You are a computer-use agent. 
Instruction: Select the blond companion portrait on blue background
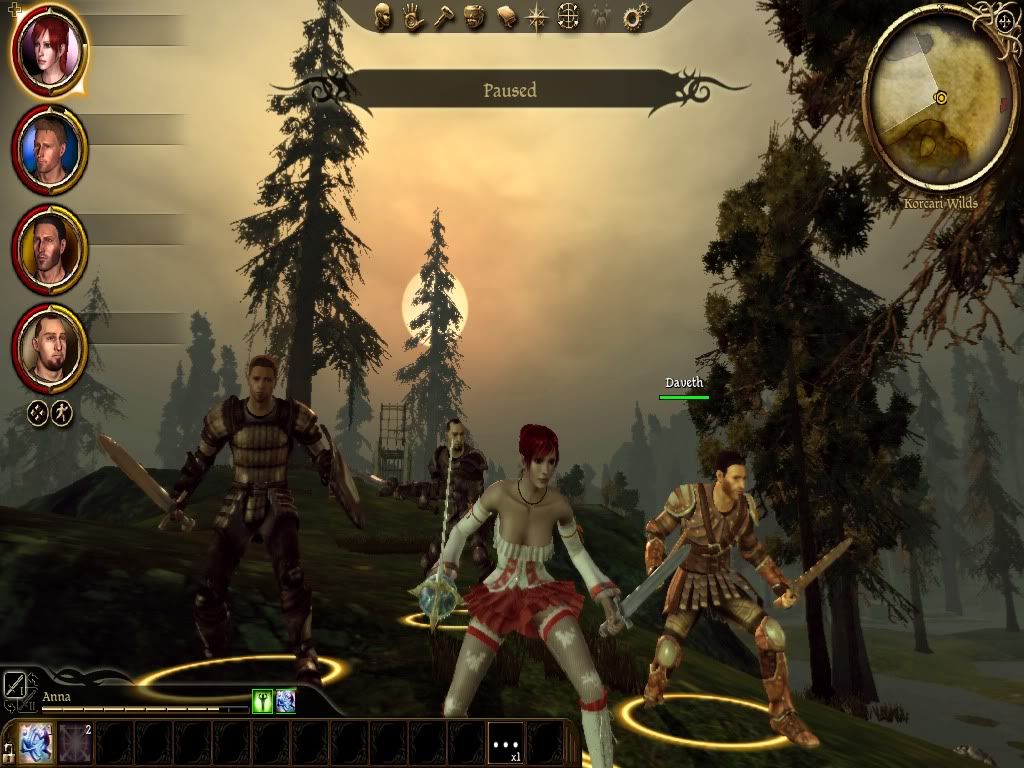(x=49, y=148)
